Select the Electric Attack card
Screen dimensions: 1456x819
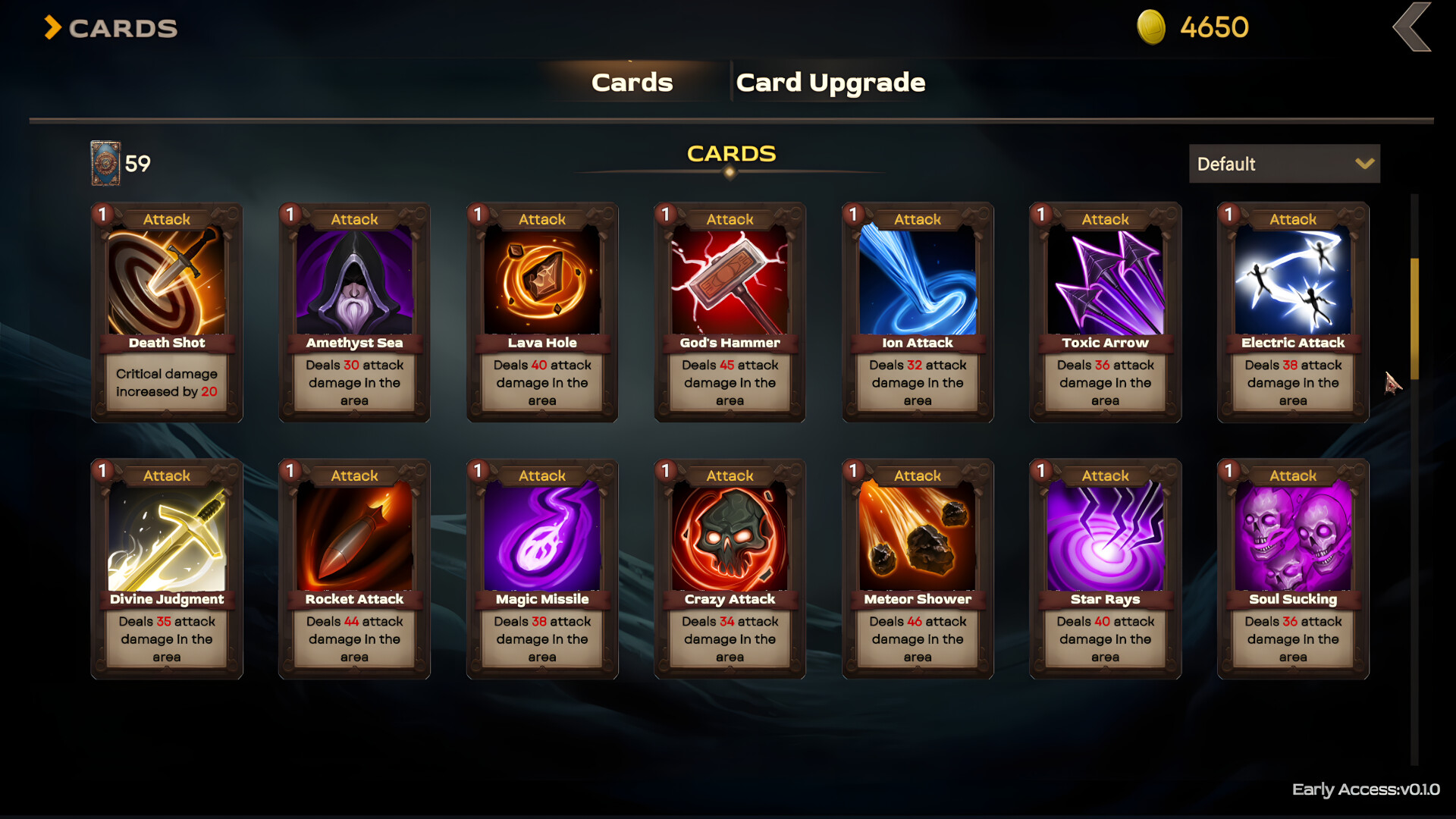click(1291, 311)
